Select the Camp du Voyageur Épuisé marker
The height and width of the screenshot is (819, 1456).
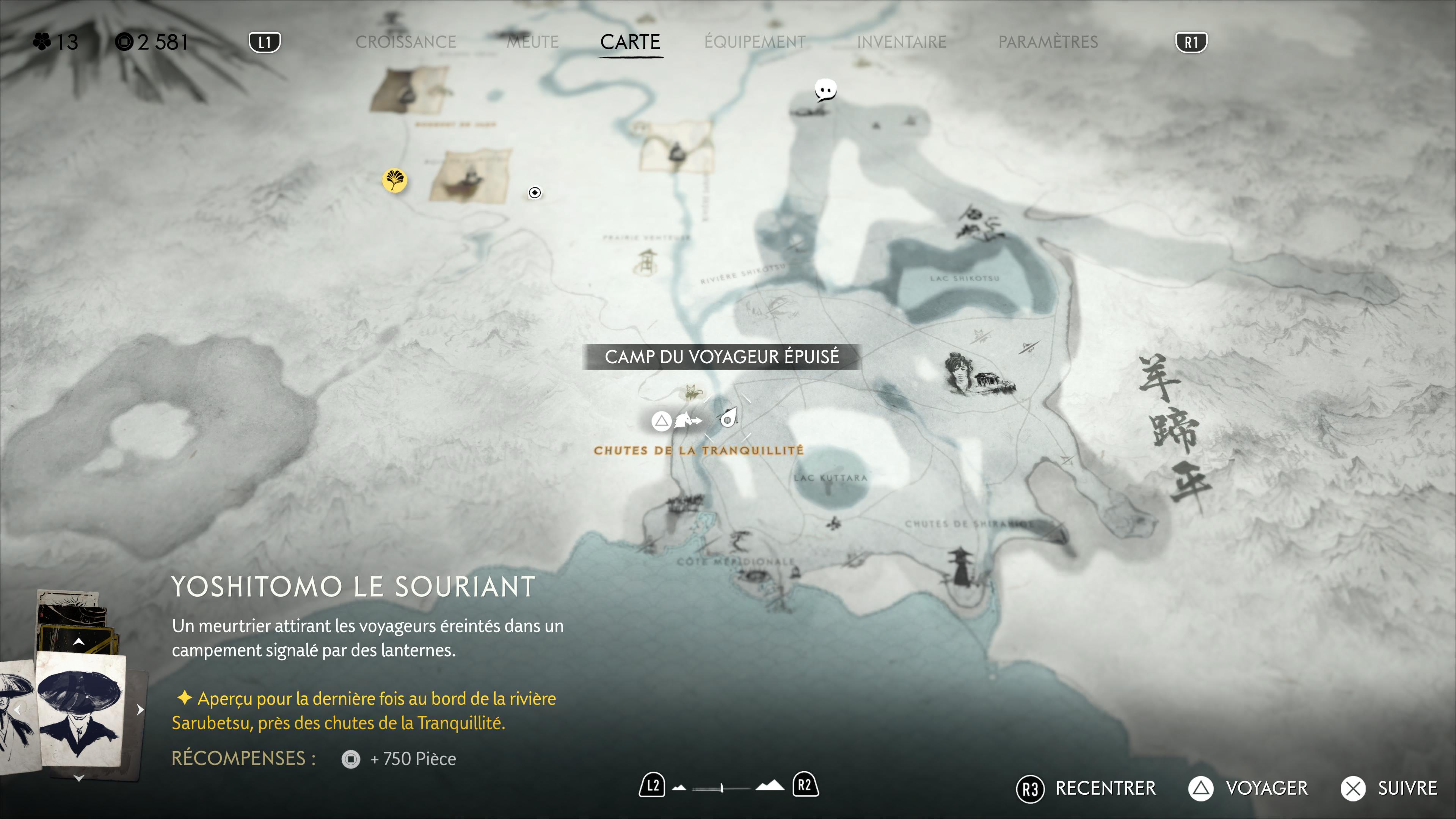(x=728, y=419)
